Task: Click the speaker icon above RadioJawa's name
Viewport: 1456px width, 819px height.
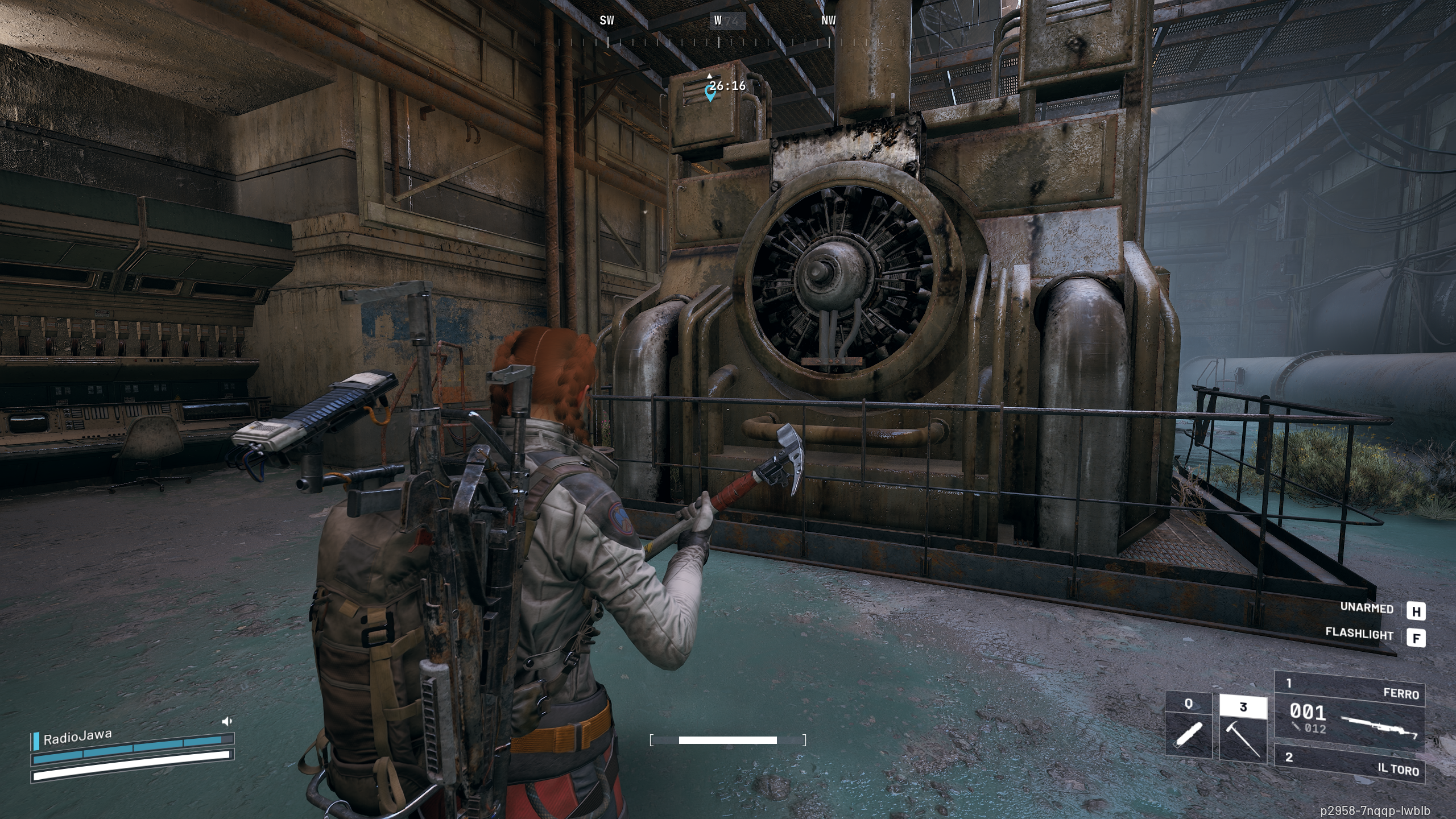Action: pos(227,721)
